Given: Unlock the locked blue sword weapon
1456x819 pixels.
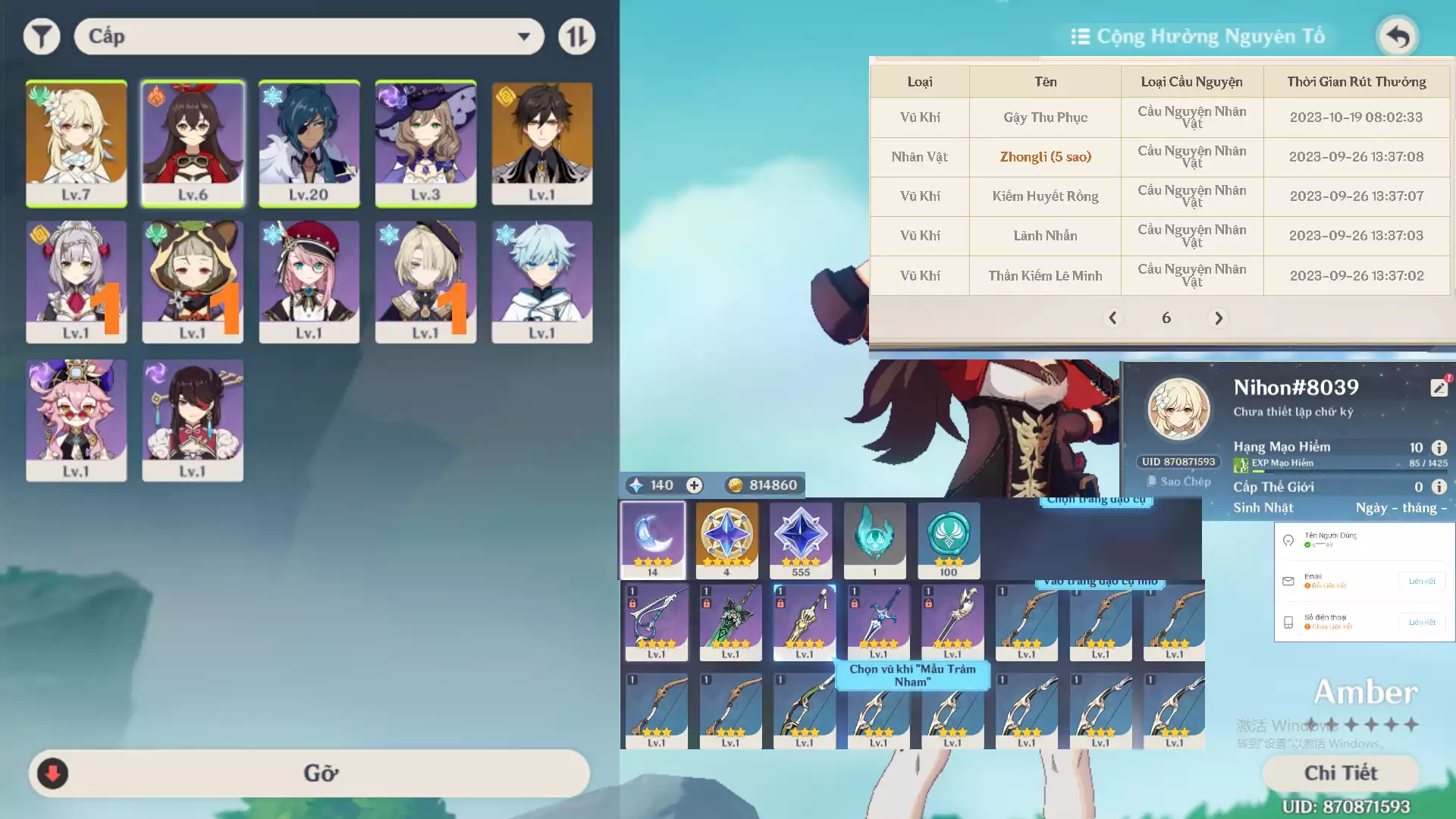Looking at the screenshot, I should click(854, 603).
